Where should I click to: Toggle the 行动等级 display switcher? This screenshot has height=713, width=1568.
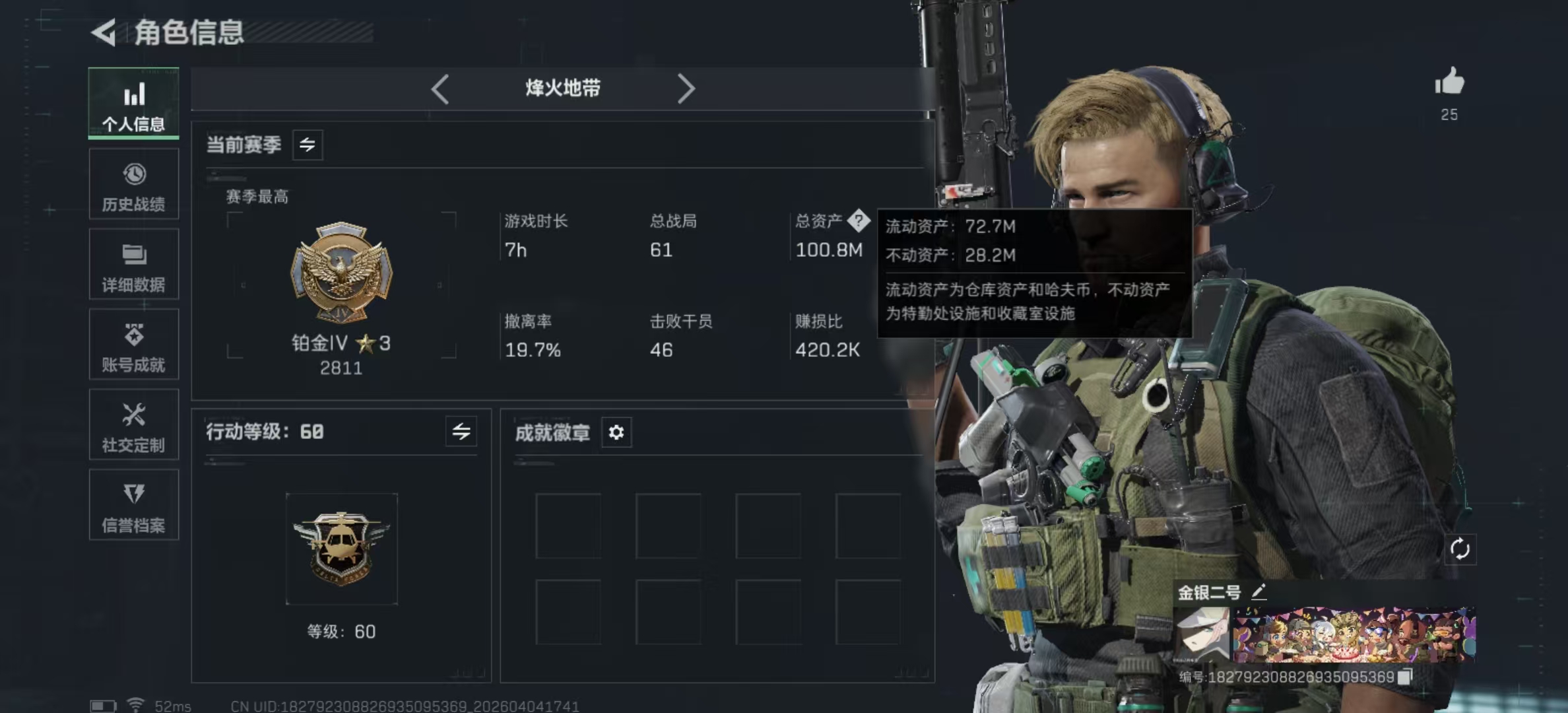point(462,432)
